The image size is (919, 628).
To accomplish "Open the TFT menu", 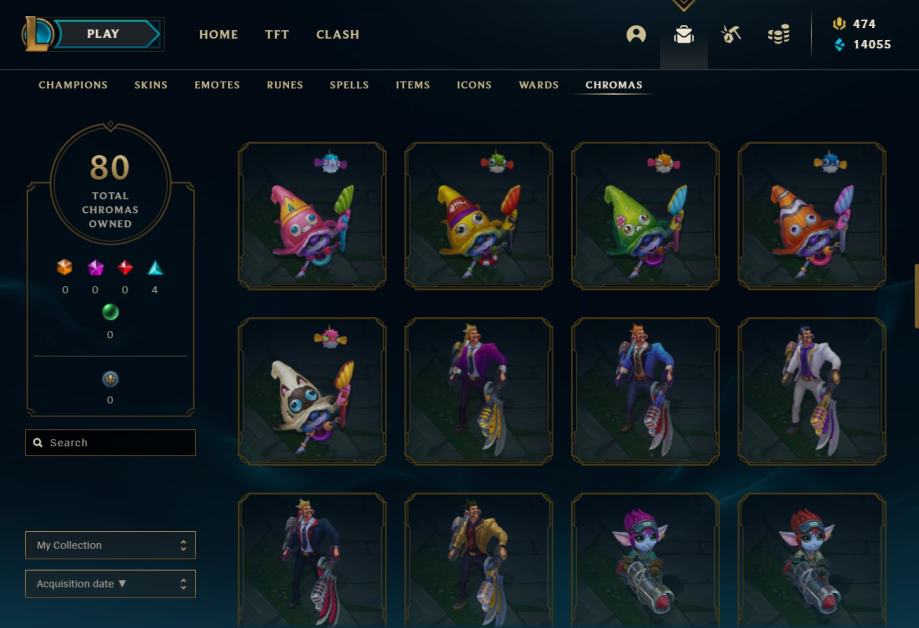I will [x=277, y=34].
